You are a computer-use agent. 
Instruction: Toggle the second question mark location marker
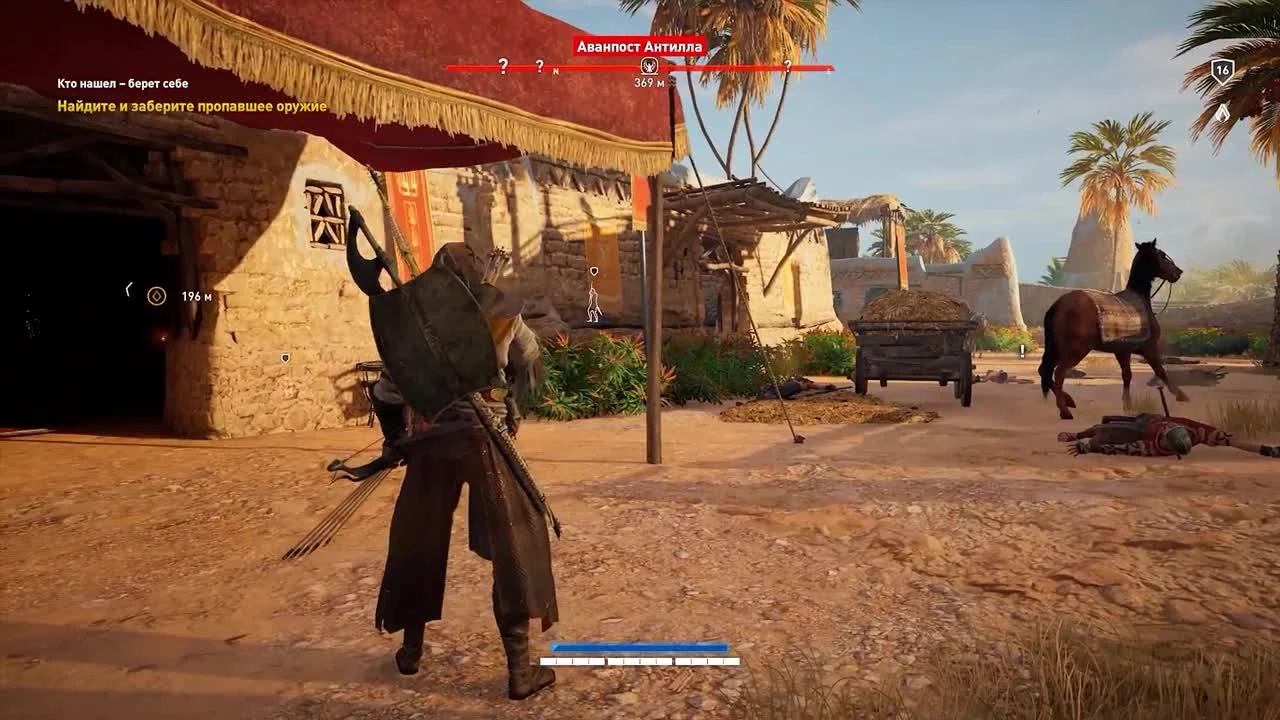pos(539,66)
